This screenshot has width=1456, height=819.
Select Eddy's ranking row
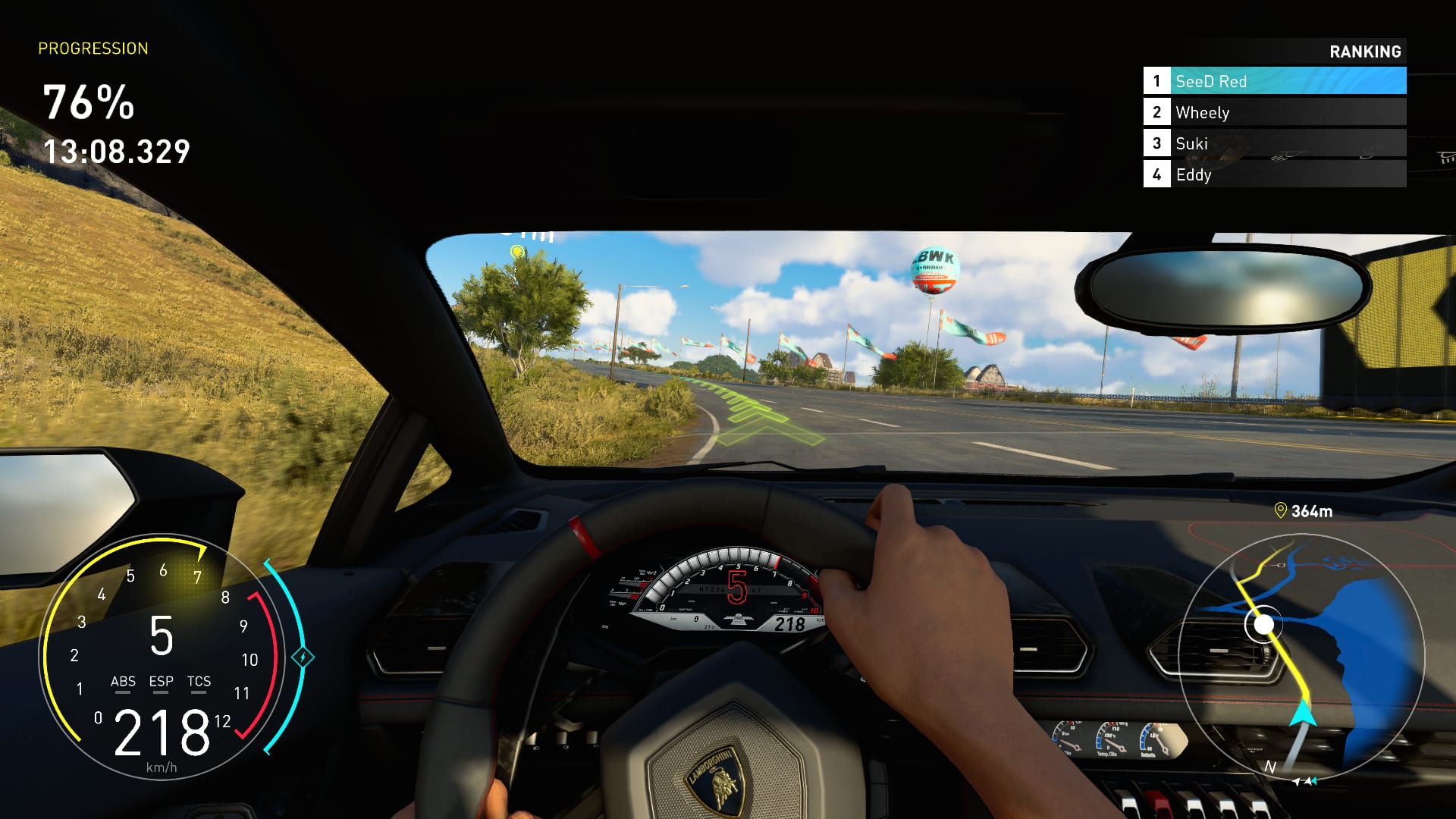coord(1274,174)
